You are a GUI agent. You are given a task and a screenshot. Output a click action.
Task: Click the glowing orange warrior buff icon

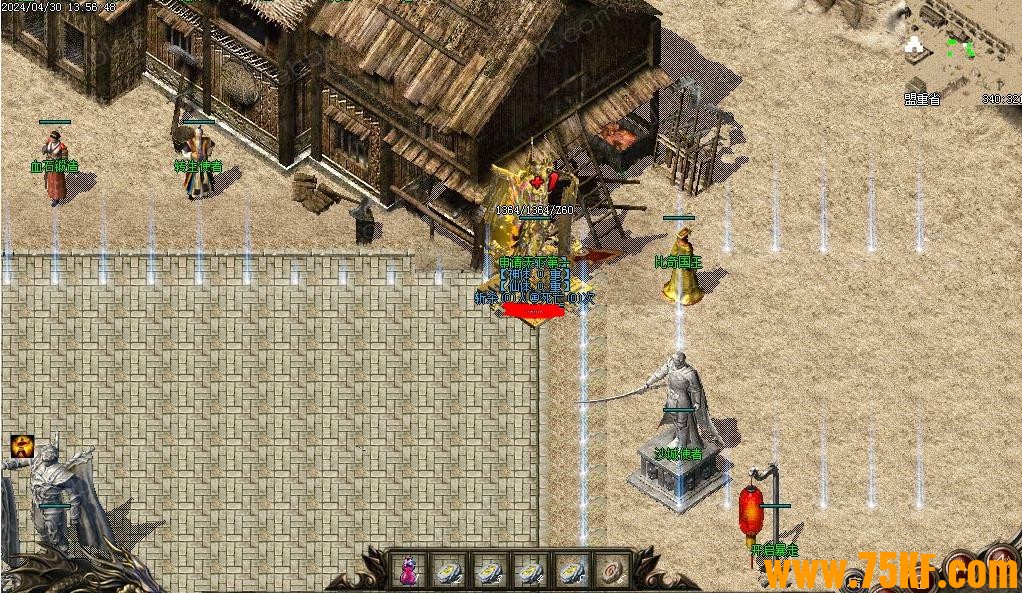pyautogui.click(x=22, y=446)
